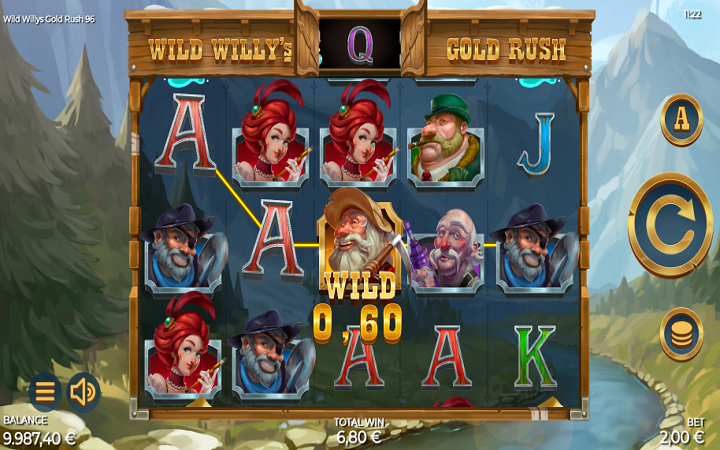Open the bet coin stack settings

[681, 334]
